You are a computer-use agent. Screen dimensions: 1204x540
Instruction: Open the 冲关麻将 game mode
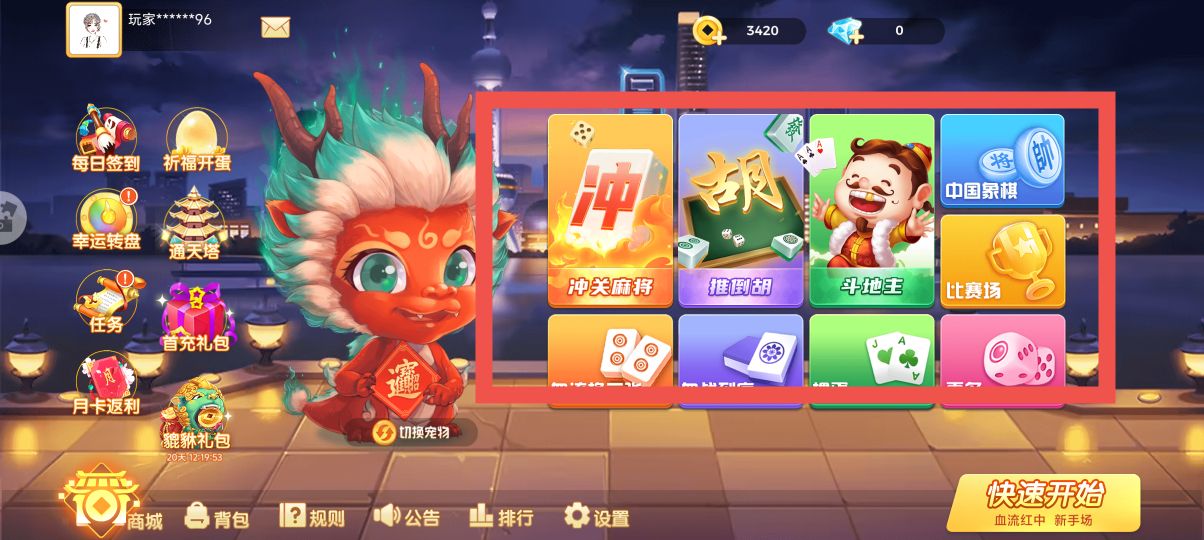coord(610,210)
